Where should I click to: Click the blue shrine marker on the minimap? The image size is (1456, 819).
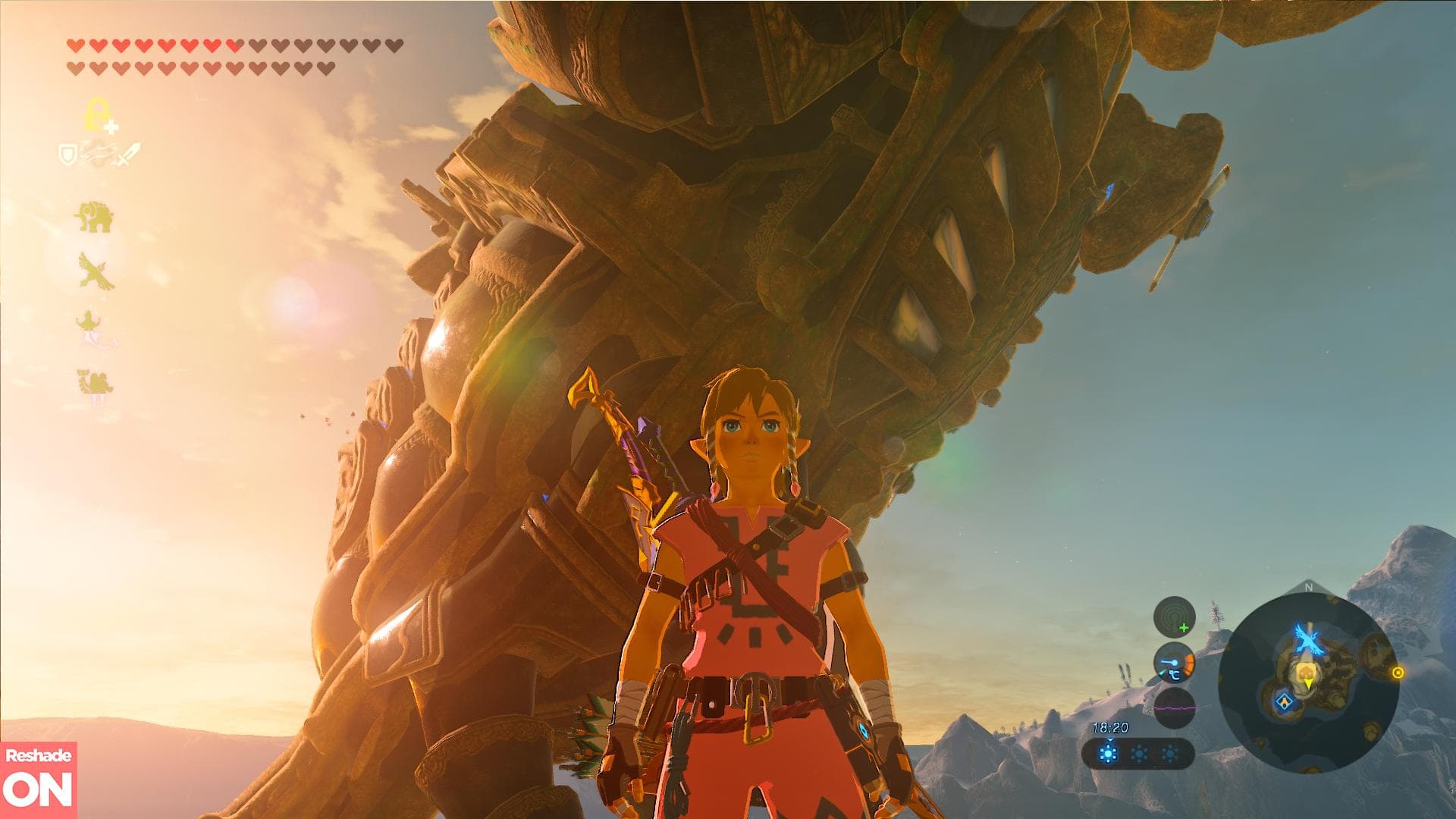[x=1284, y=701]
